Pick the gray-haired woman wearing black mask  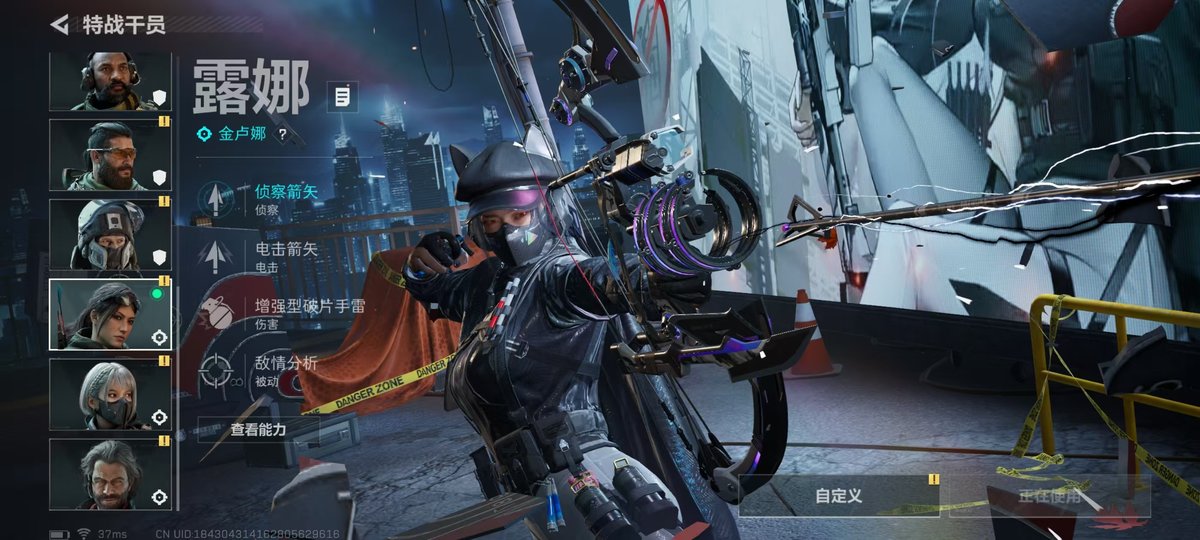[110, 395]
